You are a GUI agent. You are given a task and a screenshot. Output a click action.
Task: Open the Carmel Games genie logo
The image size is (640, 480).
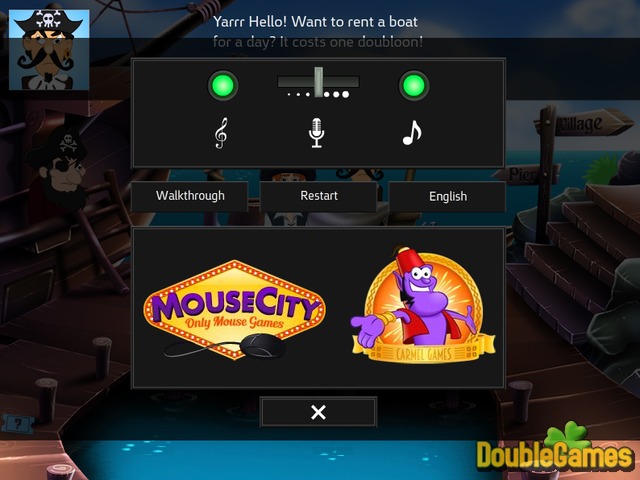[x=416, y=303]
